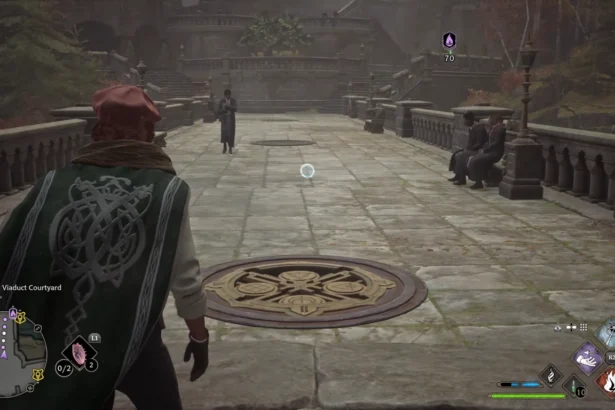This screenshot has height=410, width=615.
Task: Cast the purple hand spell slot
Action: click(x=587, y=357)
